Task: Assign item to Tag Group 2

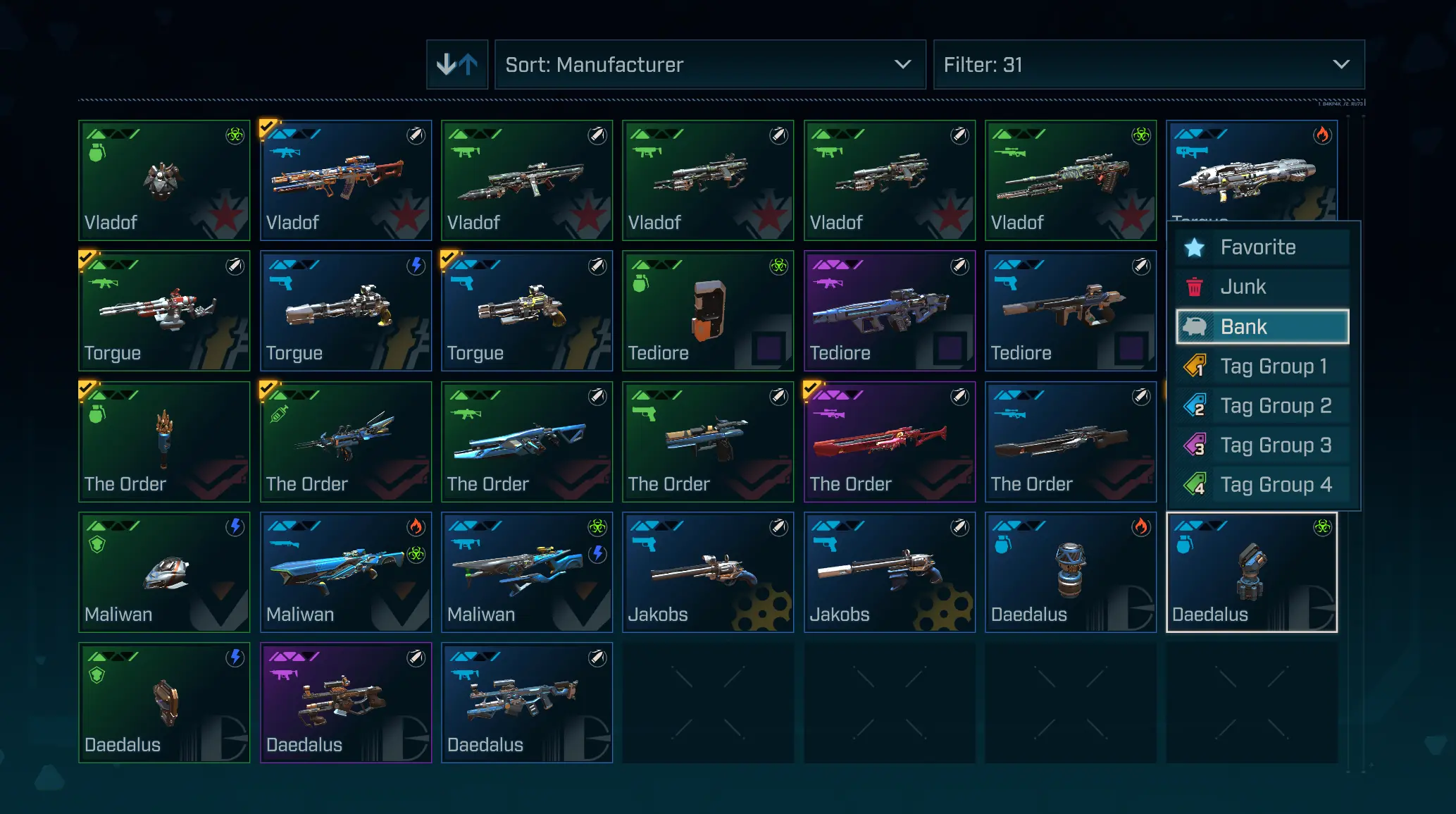Action: click(x=1262, y=406)
